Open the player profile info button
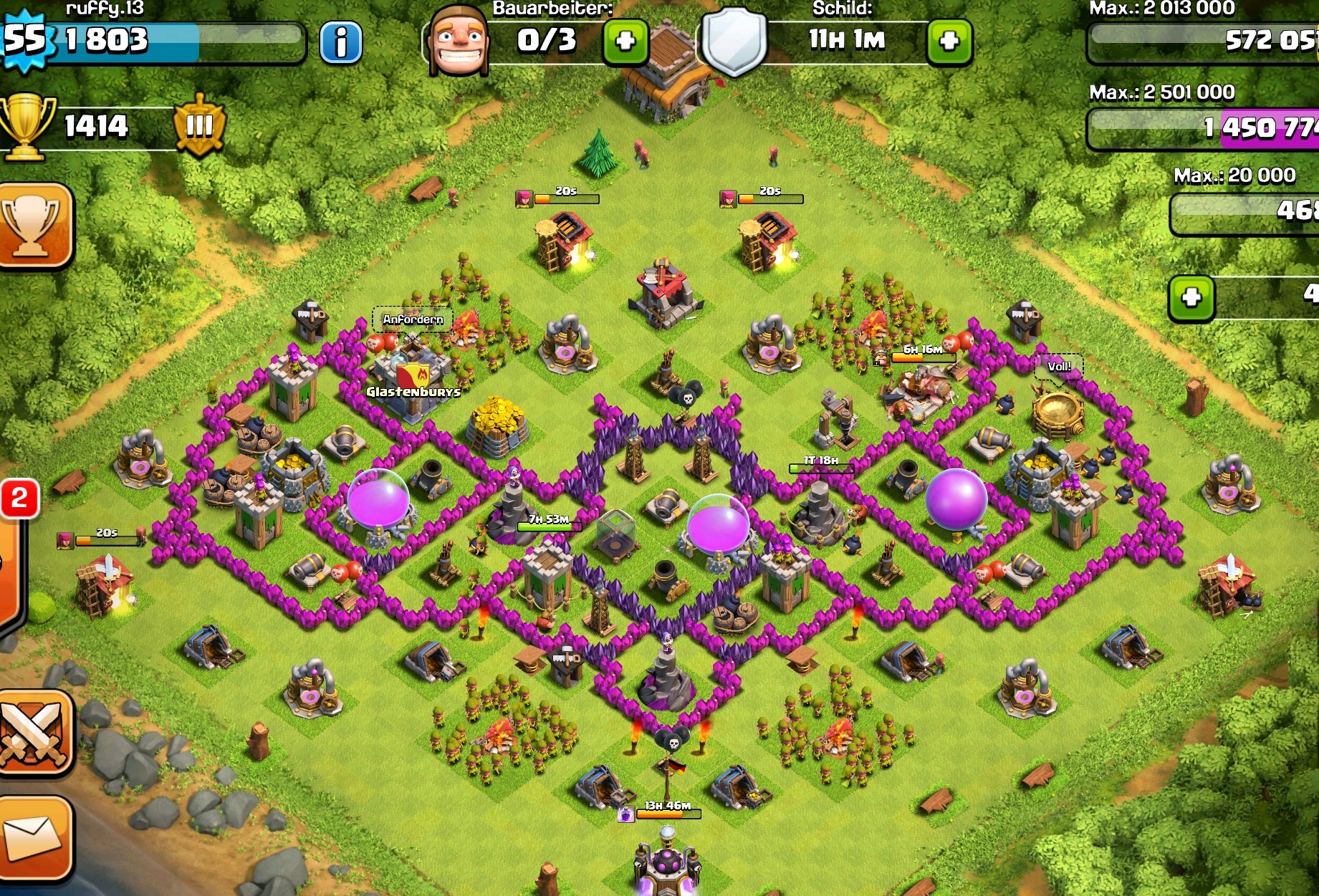Screen dimensions: 1319x896 pos(340,42)
